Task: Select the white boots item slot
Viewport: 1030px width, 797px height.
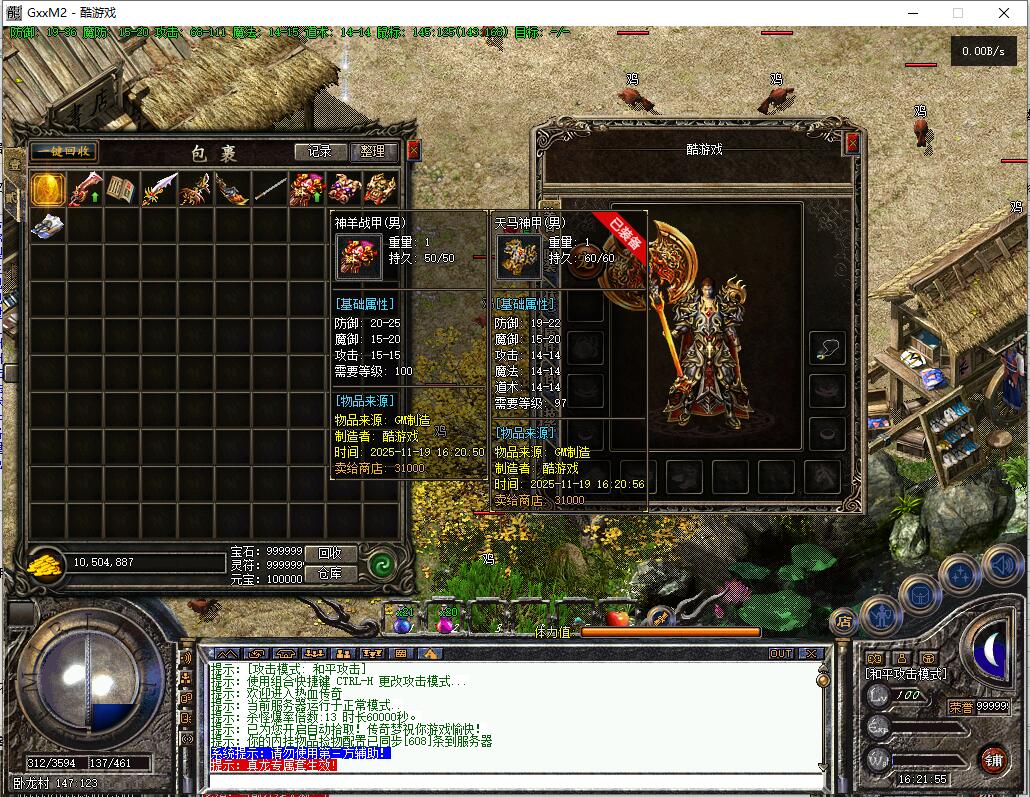Action: click(x=48, y=226)
